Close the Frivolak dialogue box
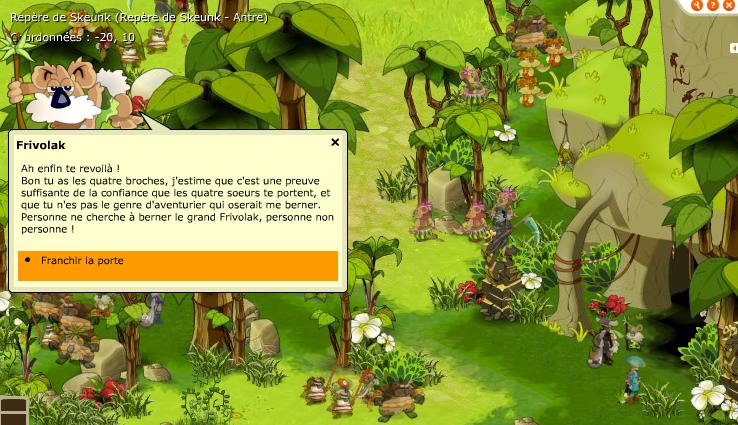The width and height of the screenshot is (738, 425). (335, 142)
